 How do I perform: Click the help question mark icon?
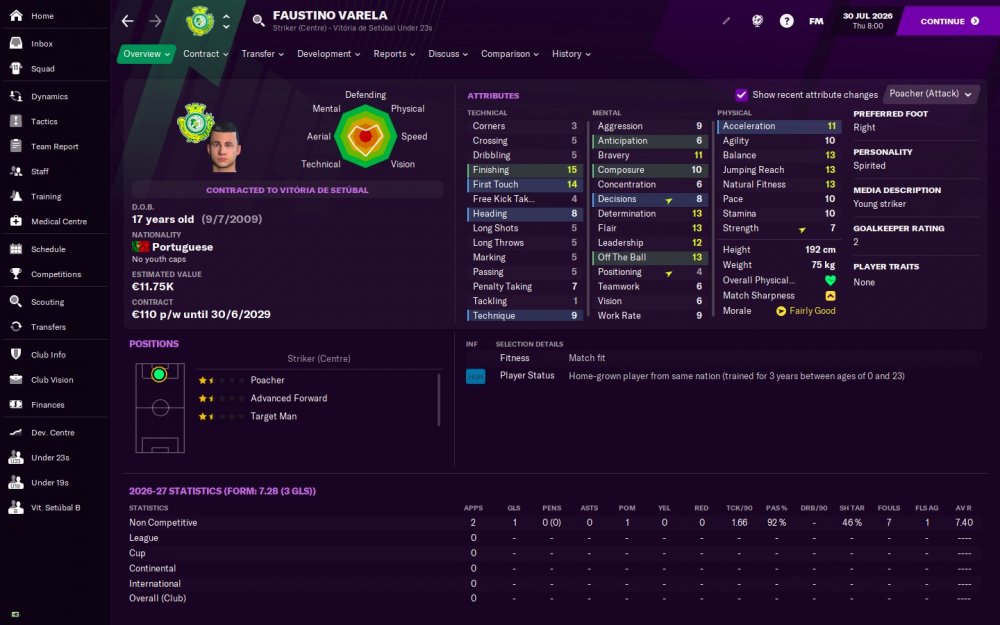pos(787,21)
